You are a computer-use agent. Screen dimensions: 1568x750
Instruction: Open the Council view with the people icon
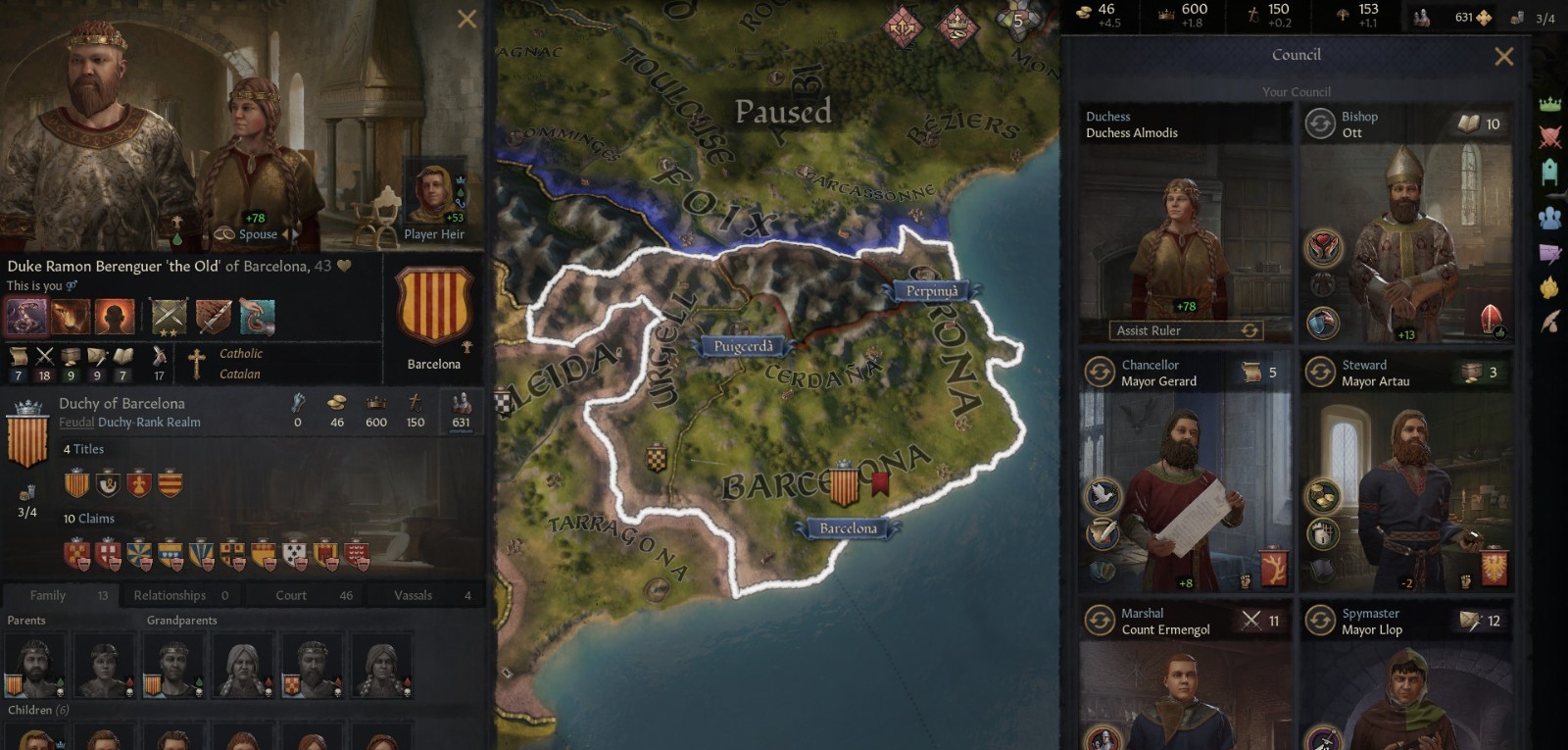[x=1552, y=216]
